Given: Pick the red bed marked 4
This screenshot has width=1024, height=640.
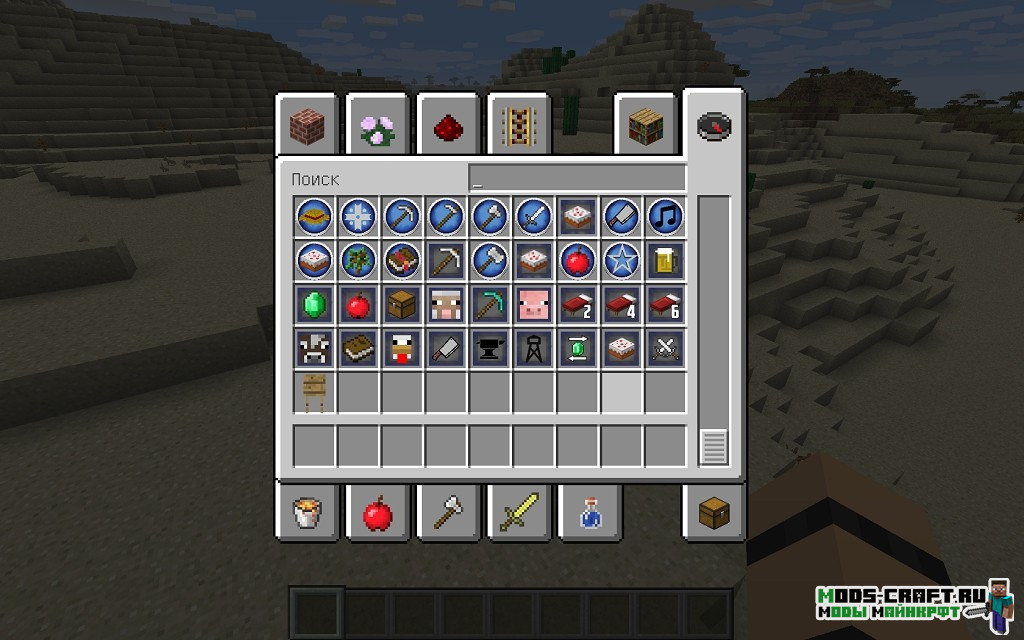Looking at the screenshot, I should (621, 303).
